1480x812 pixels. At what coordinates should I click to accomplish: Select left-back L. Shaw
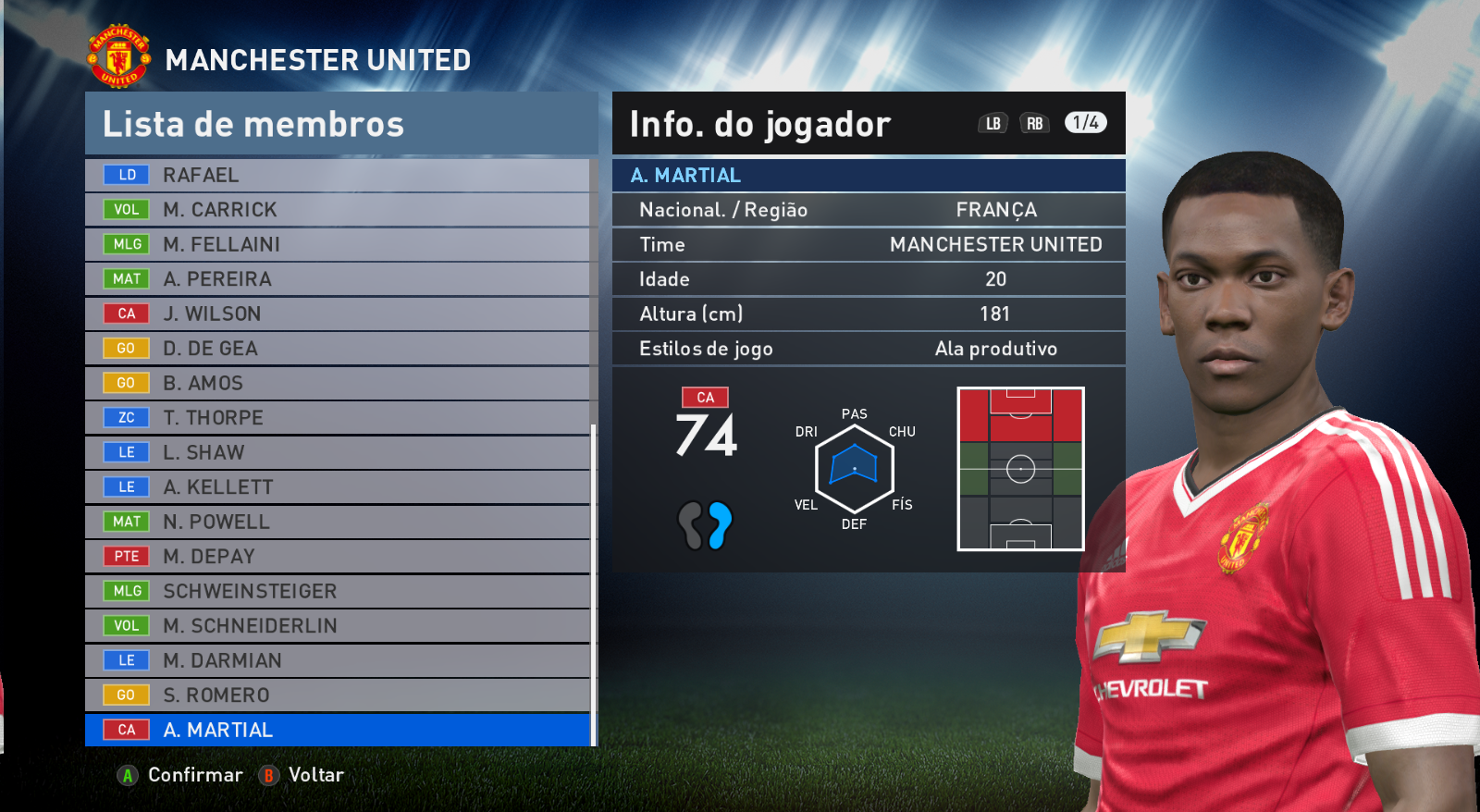point(338,452)
